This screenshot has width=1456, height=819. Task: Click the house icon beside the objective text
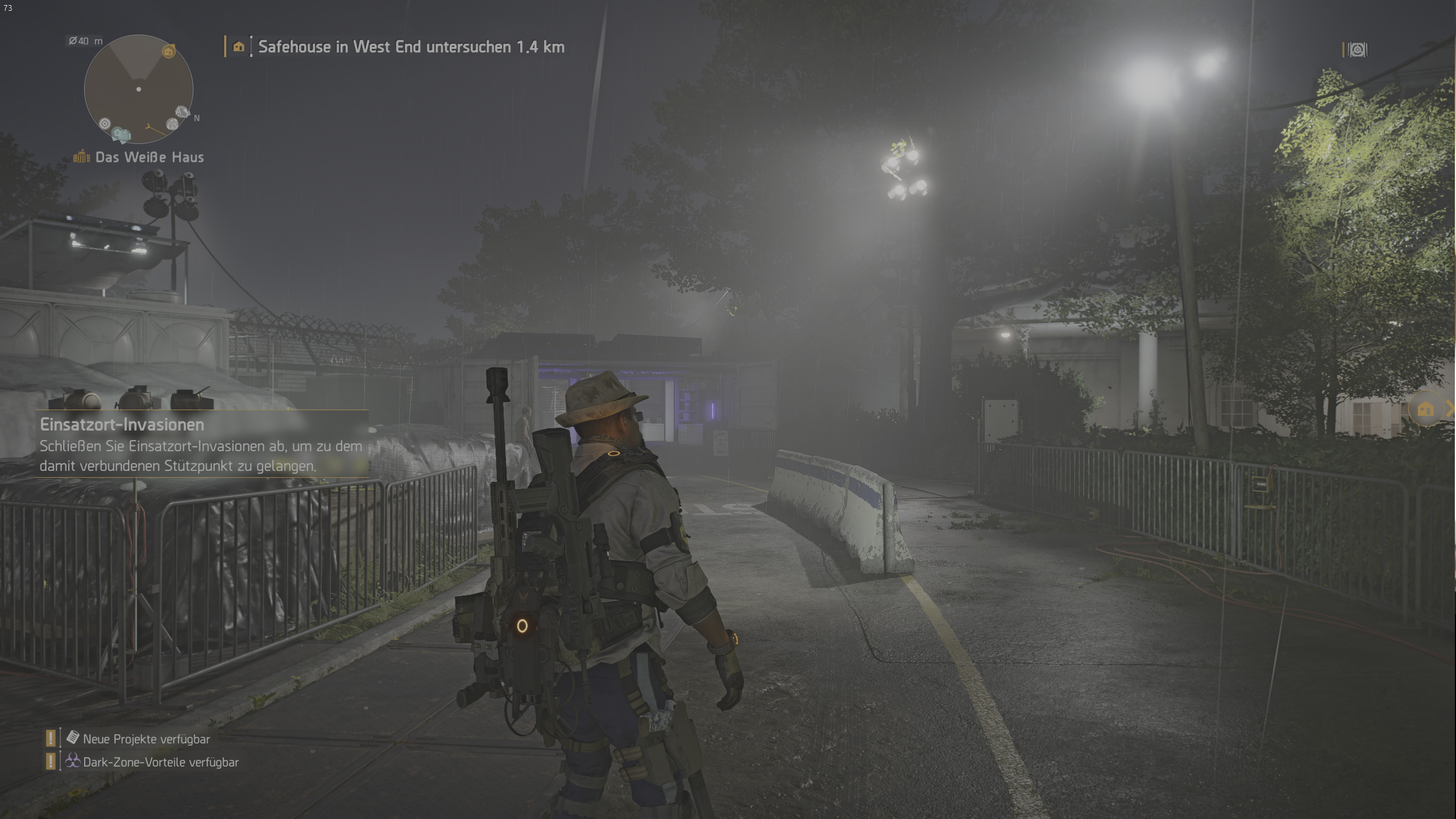coord(239,47)
